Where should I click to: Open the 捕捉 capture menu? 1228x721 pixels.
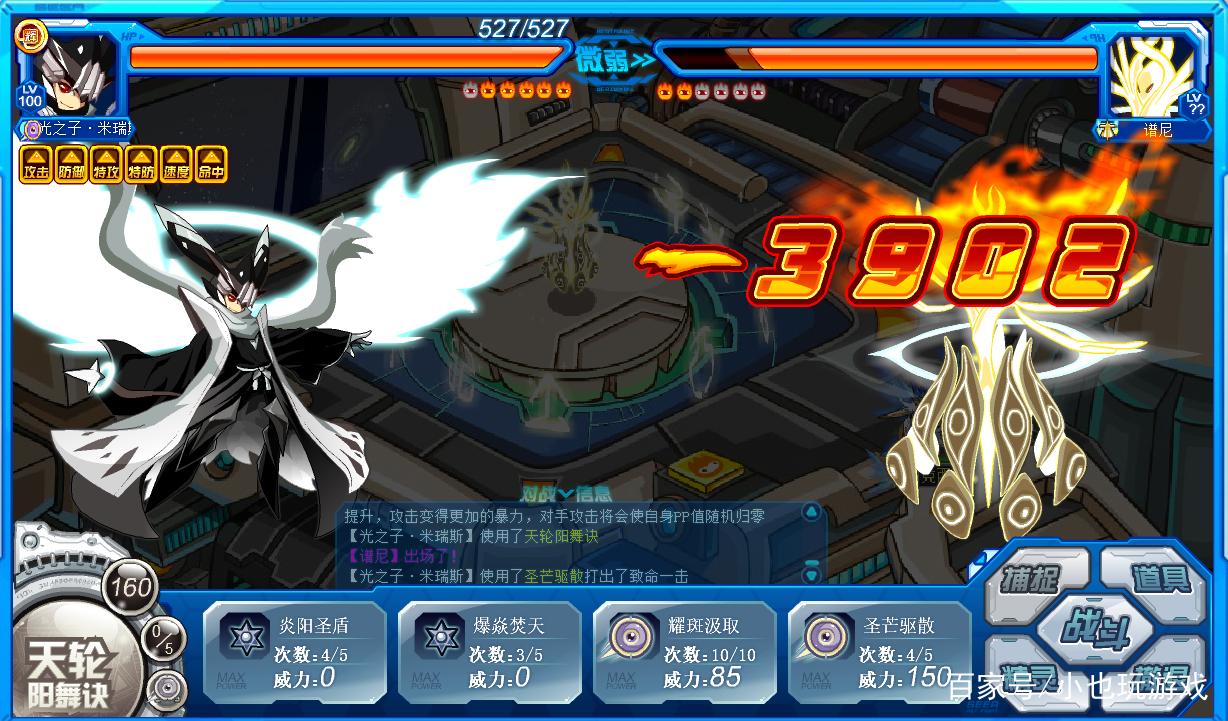[1031, 579]
